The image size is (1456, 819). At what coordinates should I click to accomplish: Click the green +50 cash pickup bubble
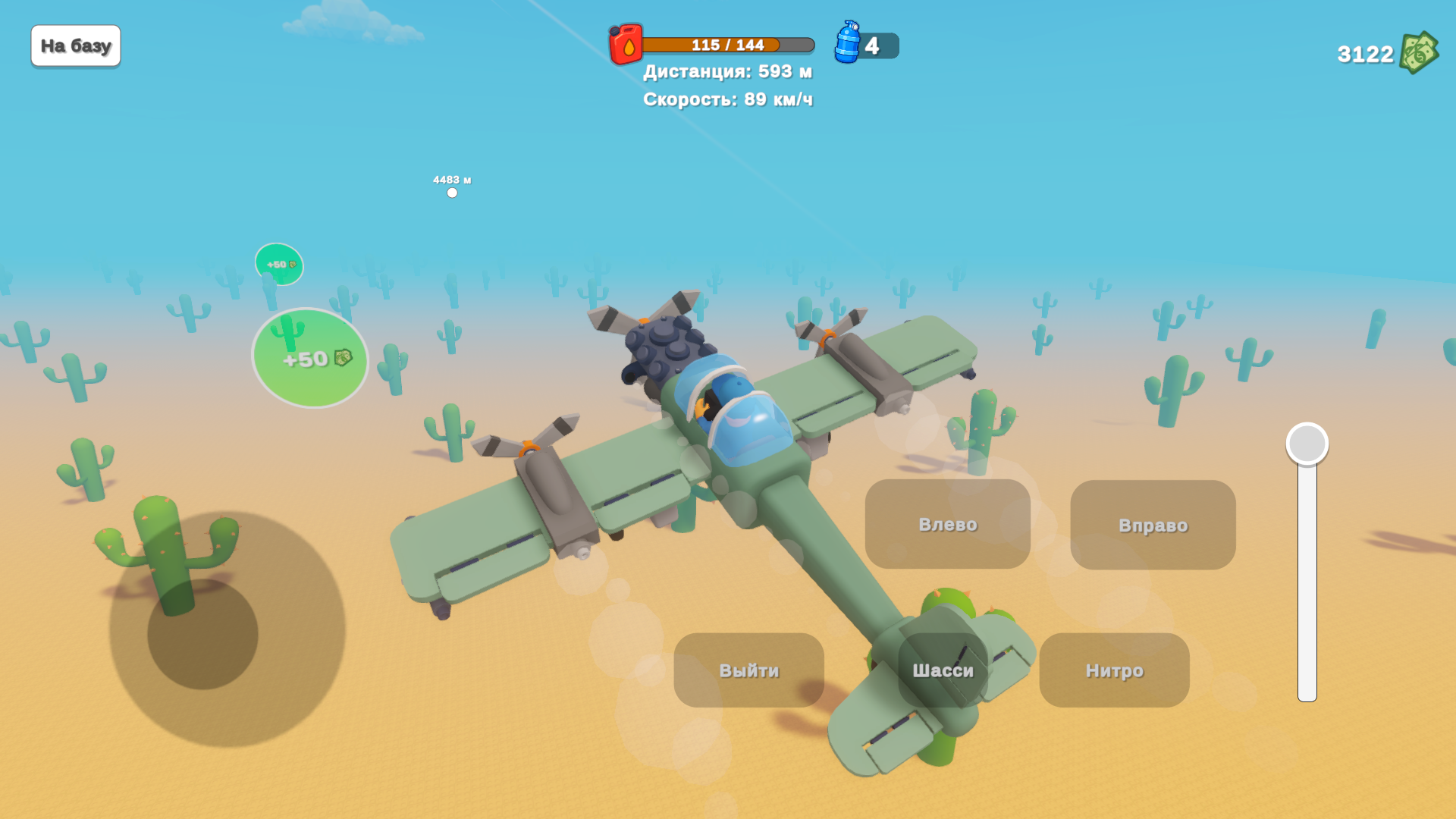(309, 358)
